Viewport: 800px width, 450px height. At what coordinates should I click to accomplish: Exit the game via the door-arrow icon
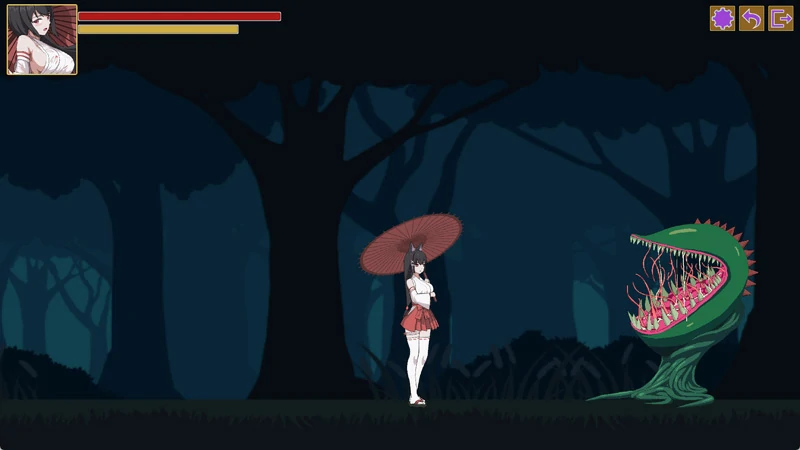click(780, 18)
